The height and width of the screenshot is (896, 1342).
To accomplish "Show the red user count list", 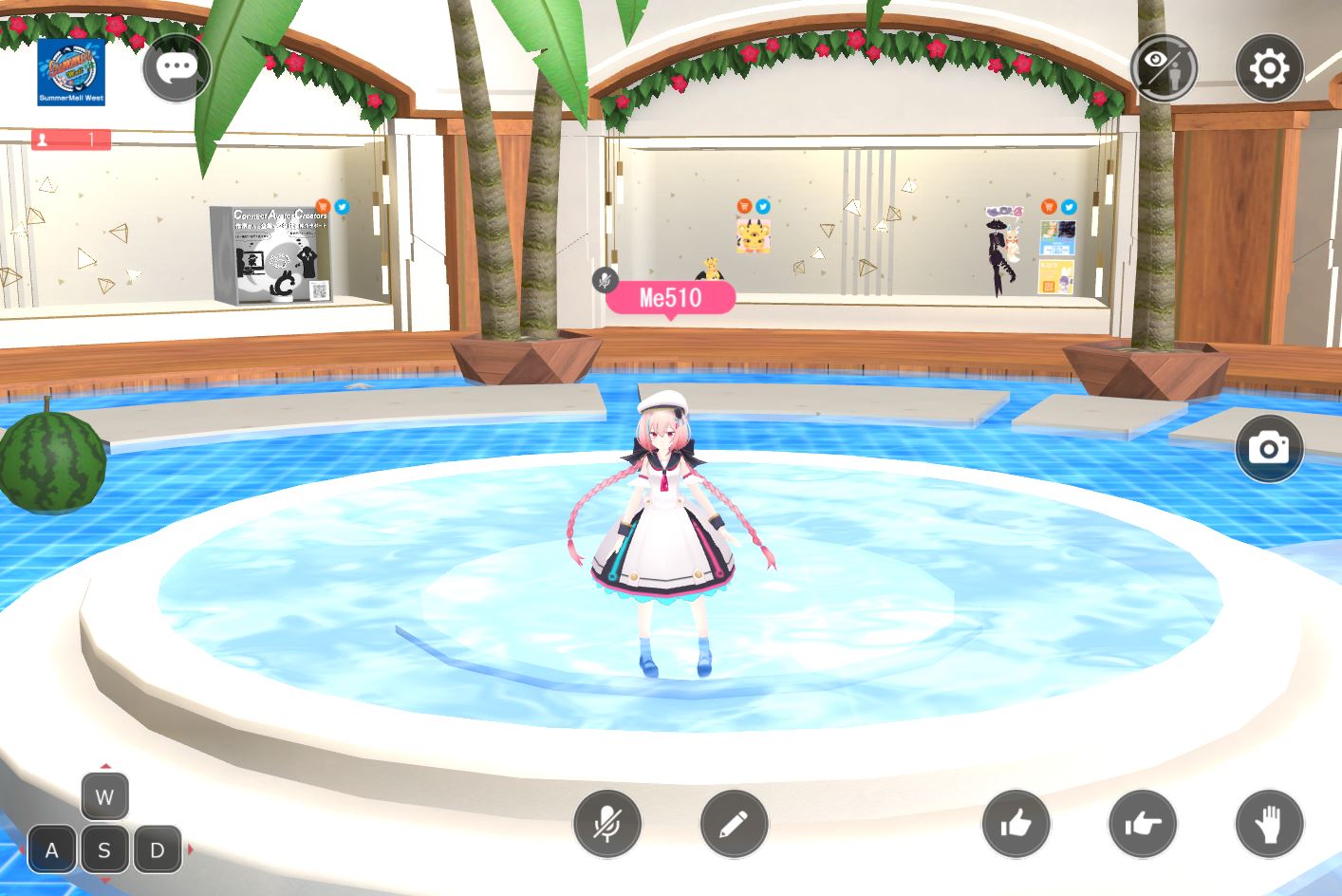I will coord(71,140).
